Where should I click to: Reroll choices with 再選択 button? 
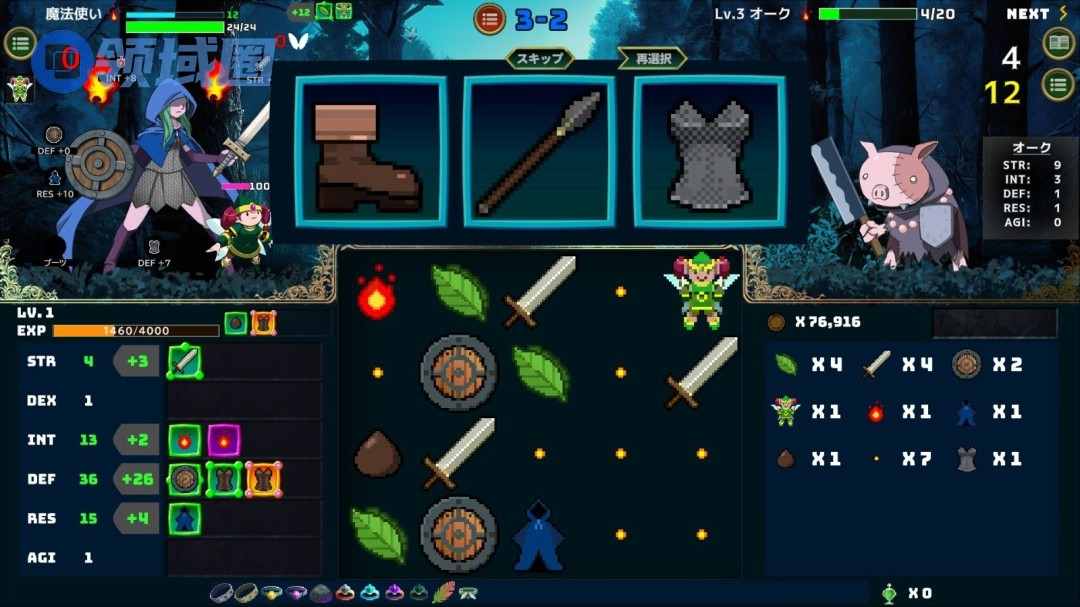point(652,59)
